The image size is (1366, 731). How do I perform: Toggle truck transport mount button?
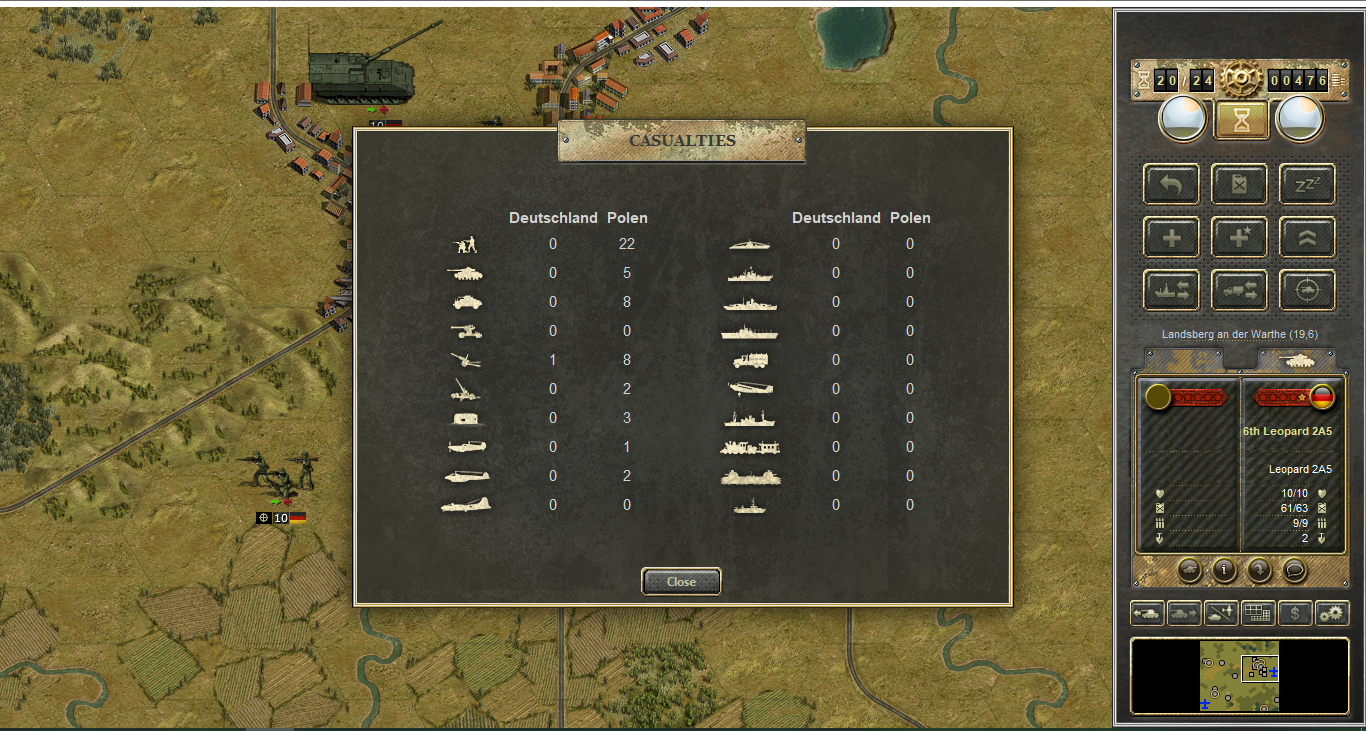(1240, 290)
